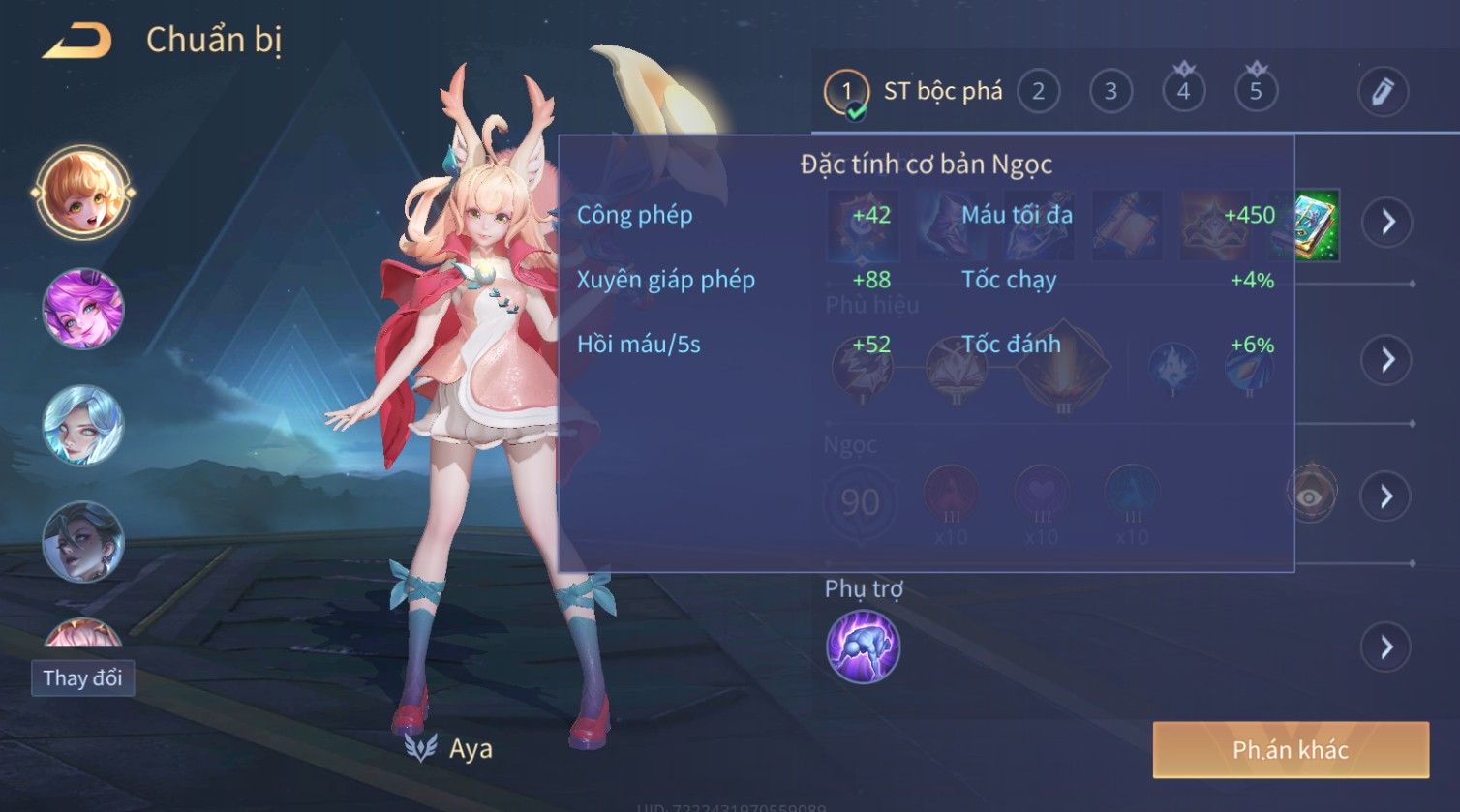The width and height of the screenshot is (1460, 812).
Task: Activate loadout 1 ST bộc phá
Action: (913, 93)
